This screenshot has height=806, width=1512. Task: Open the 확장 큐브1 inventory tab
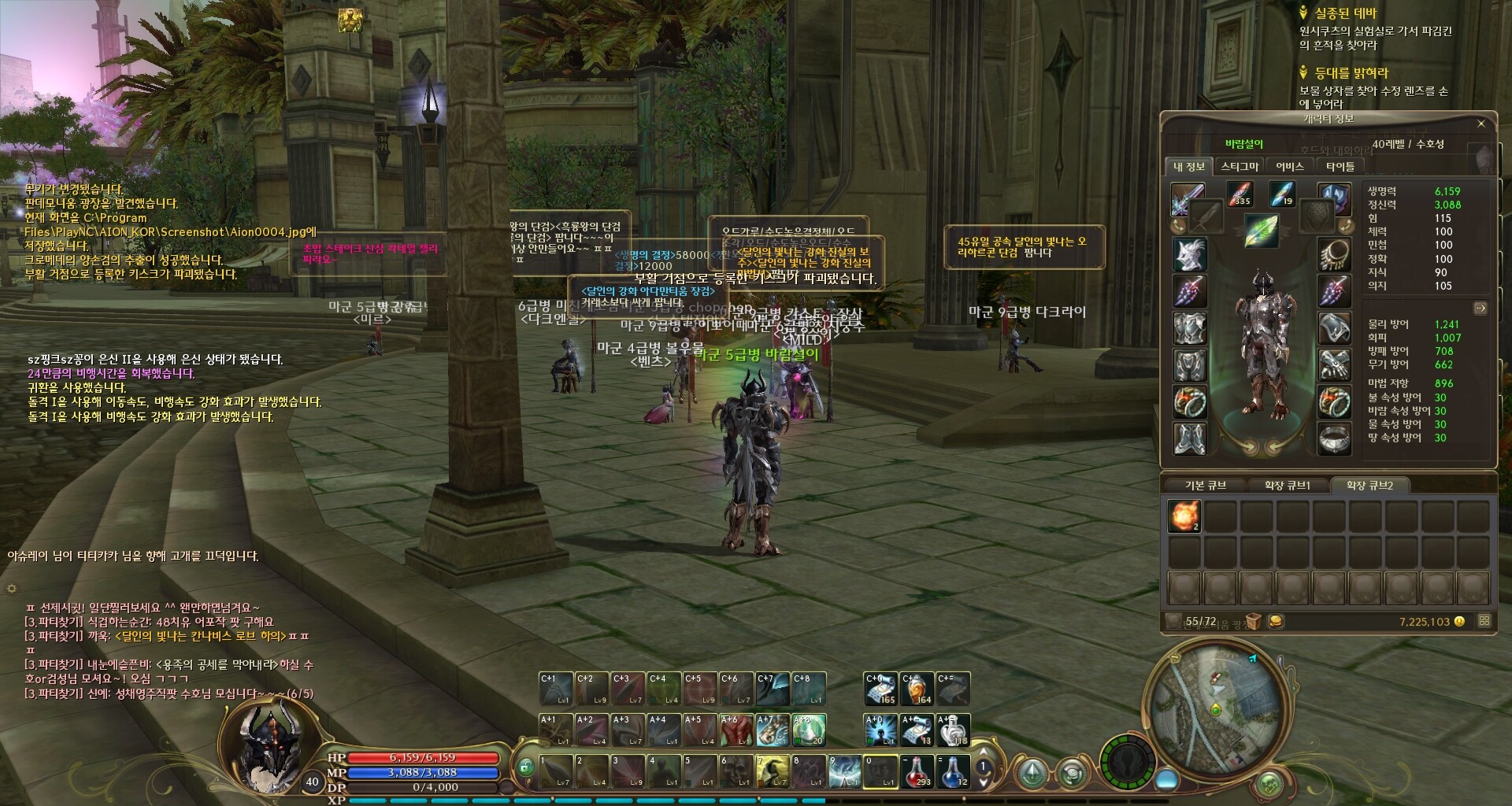click(1287, 486)
